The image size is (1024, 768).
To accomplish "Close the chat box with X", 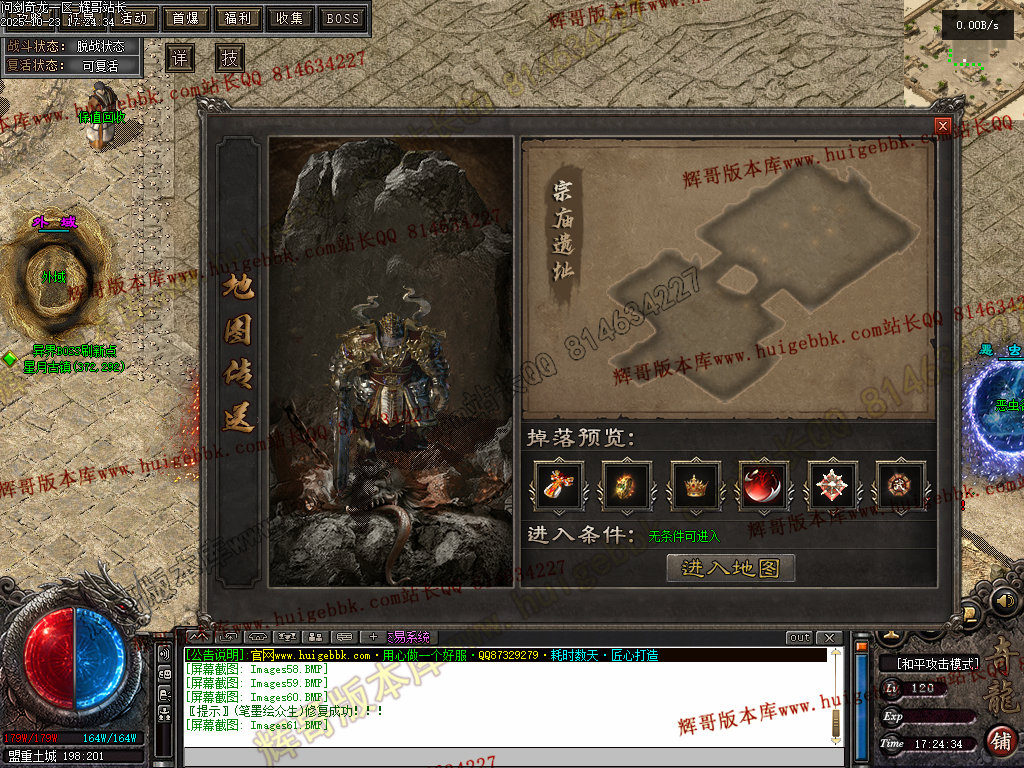I will (x=828, y=637).
